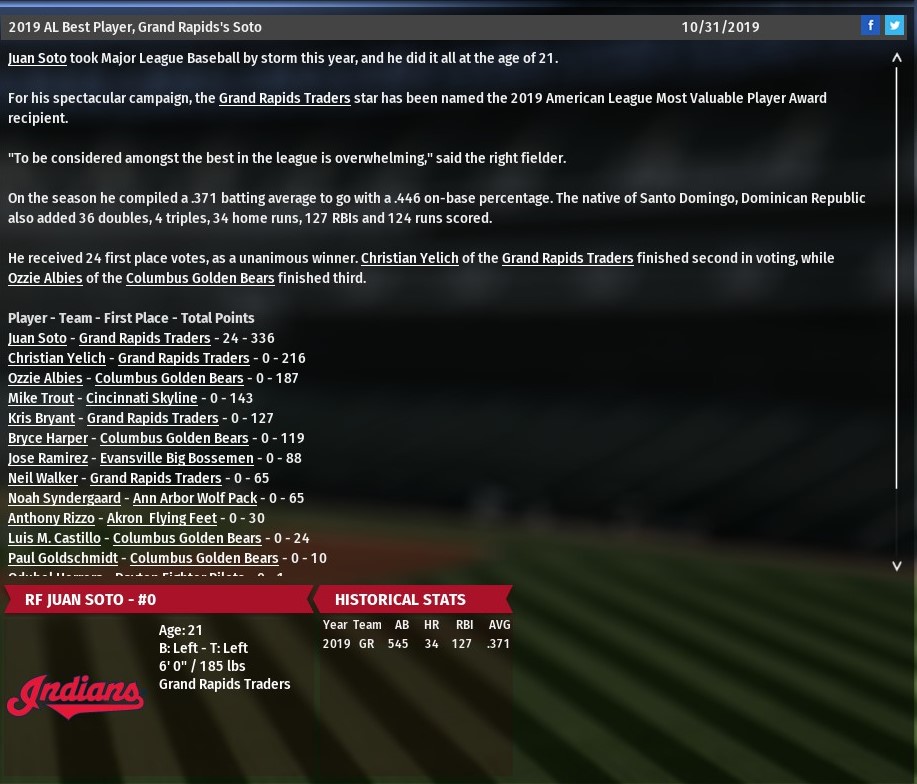The height and width of the screenshot is (784, 917).
Task: View the Cincinnati Skyline team page
Action: (x=141, y=398)
